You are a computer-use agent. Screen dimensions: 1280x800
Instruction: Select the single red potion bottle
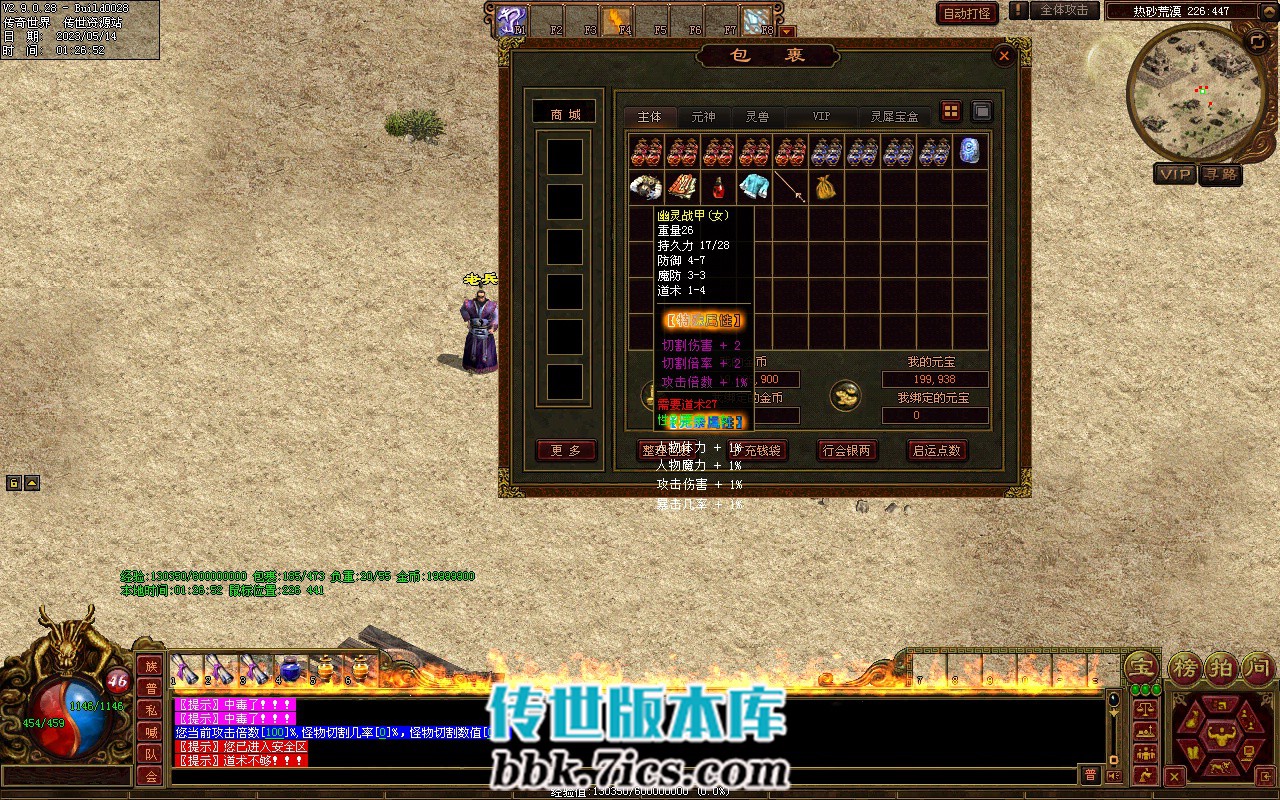[x=717, y=187]
